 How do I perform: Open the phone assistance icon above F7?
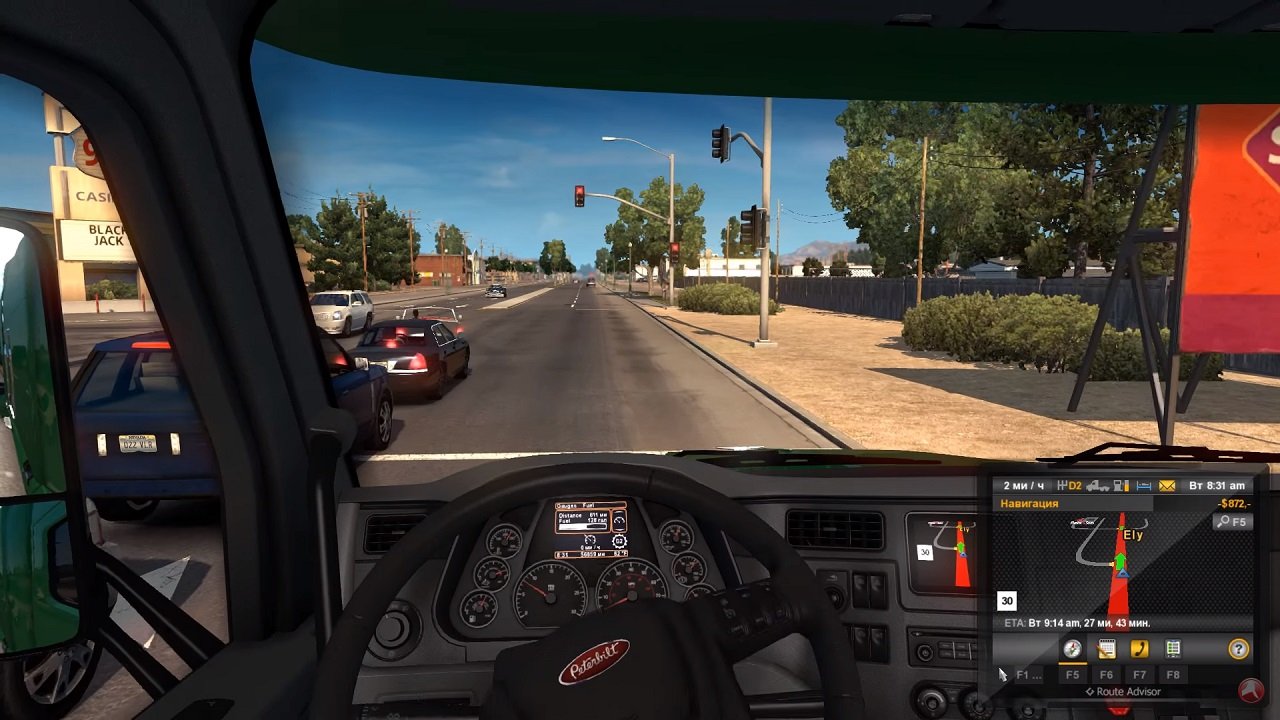click(1139, 648)
